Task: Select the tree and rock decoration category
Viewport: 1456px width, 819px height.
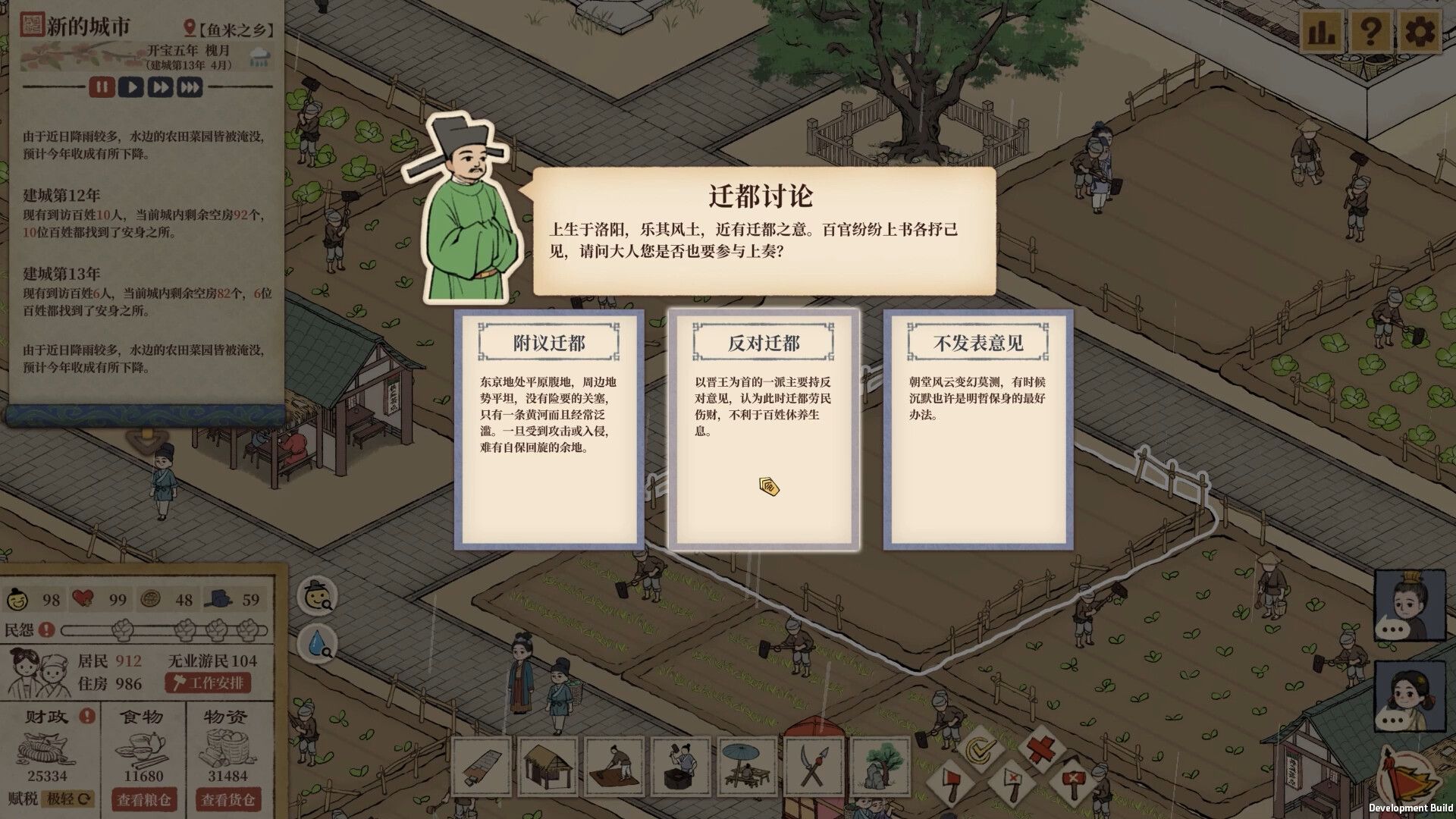Action: click(880, 767)
